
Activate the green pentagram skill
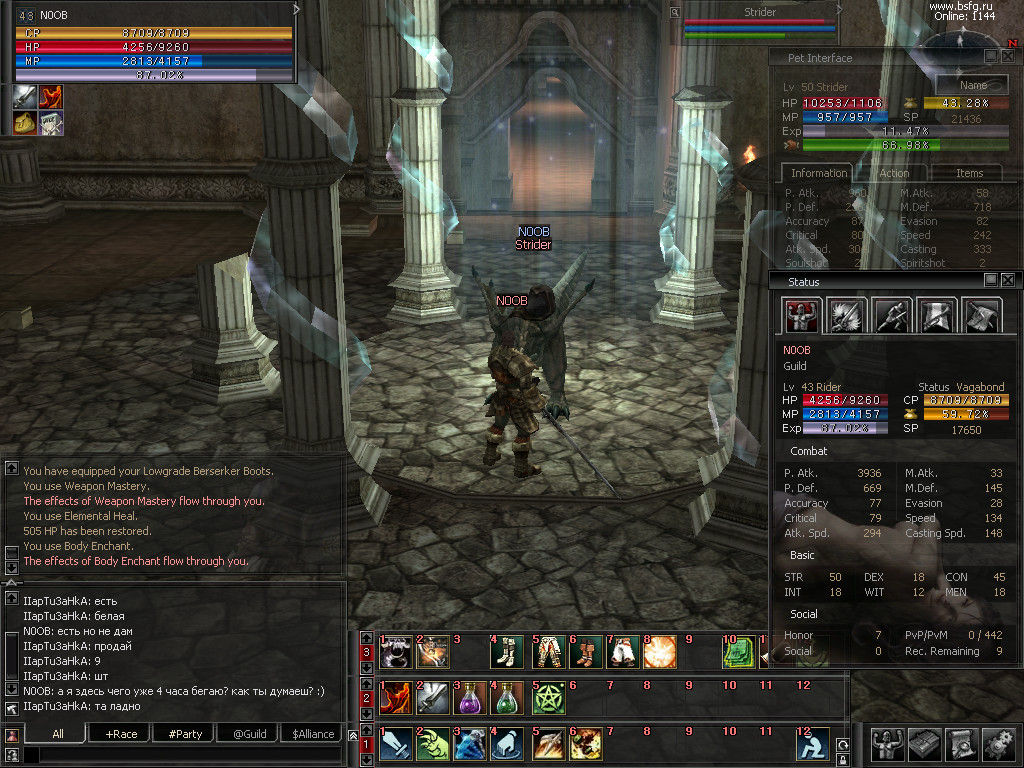click(548, 696)
